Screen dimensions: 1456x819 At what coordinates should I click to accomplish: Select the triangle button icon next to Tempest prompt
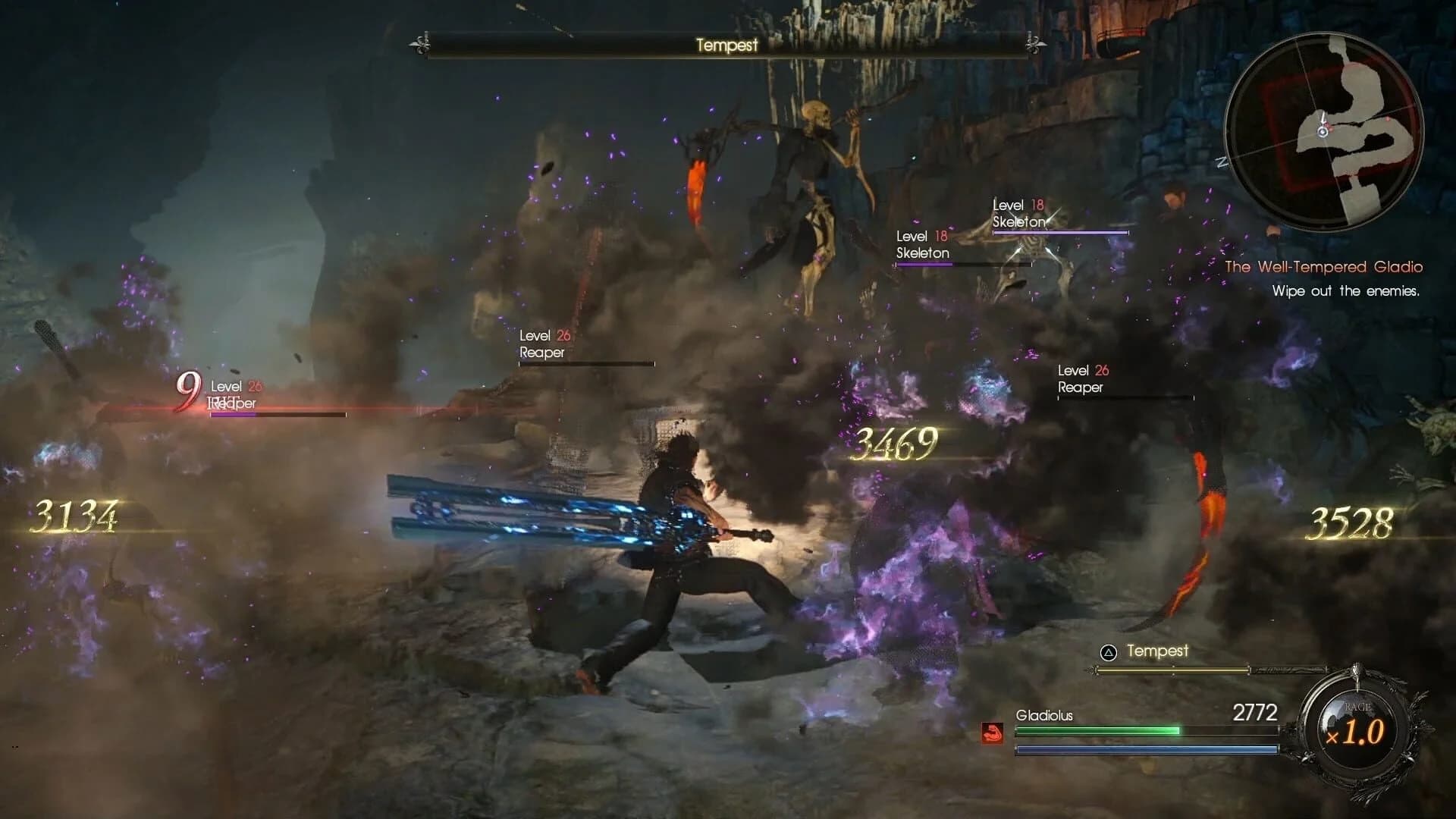1107,651
